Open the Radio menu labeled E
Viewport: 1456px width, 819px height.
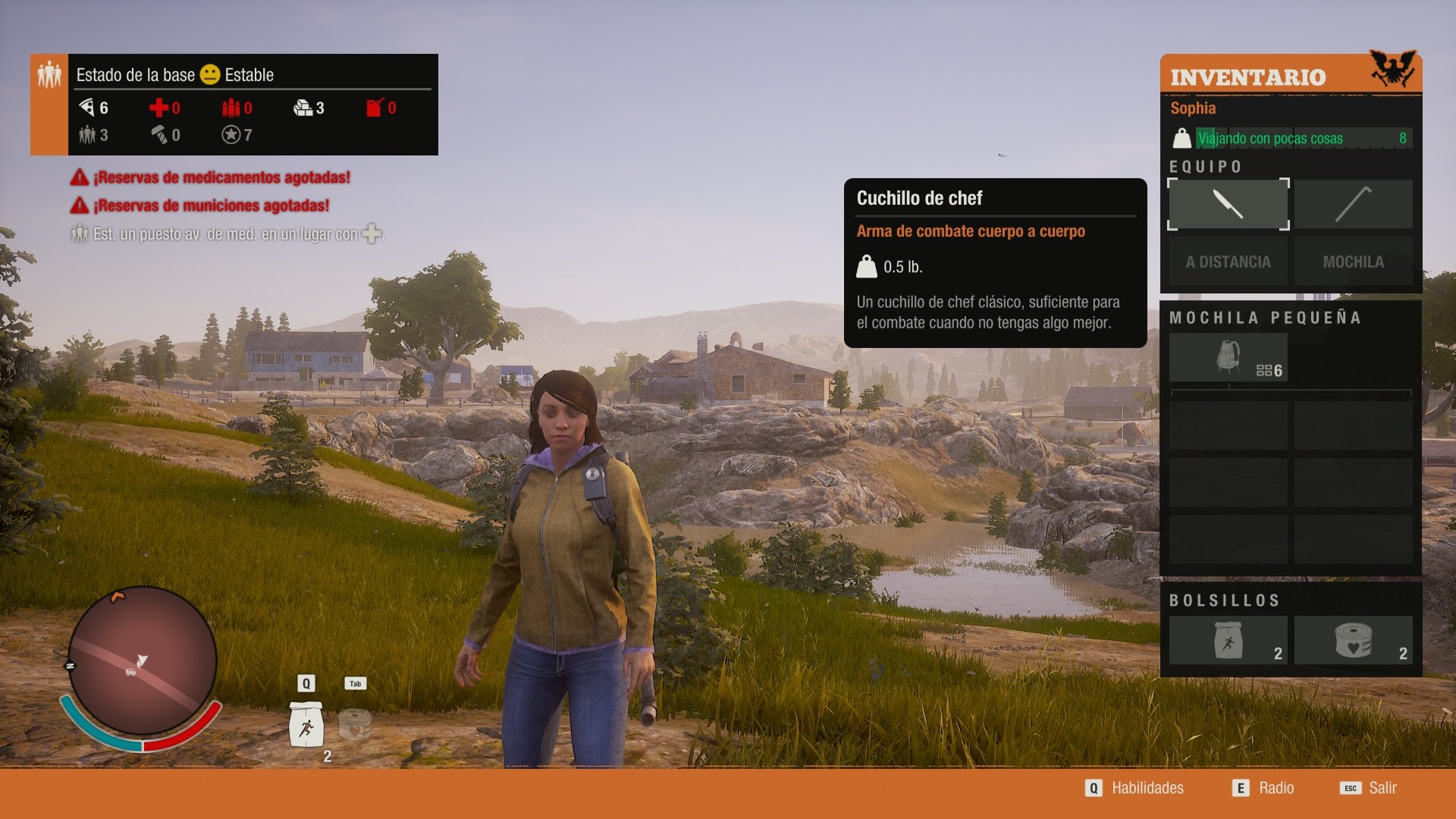pyautogui.click(x=1263, y=788)
